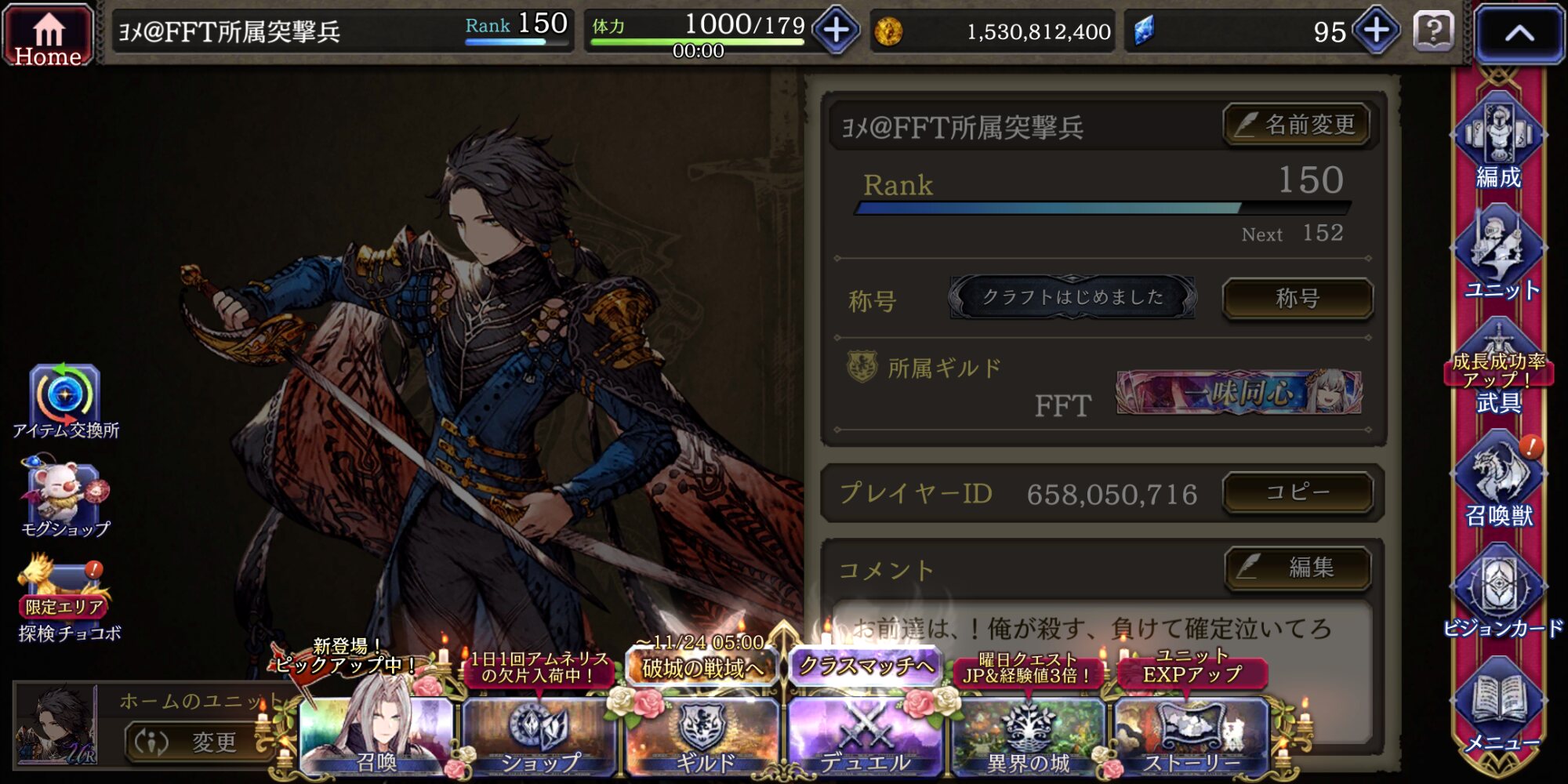Add crystals with the plus button
The width and height of the screenshot is (1568, 784).
point(1376,31)
